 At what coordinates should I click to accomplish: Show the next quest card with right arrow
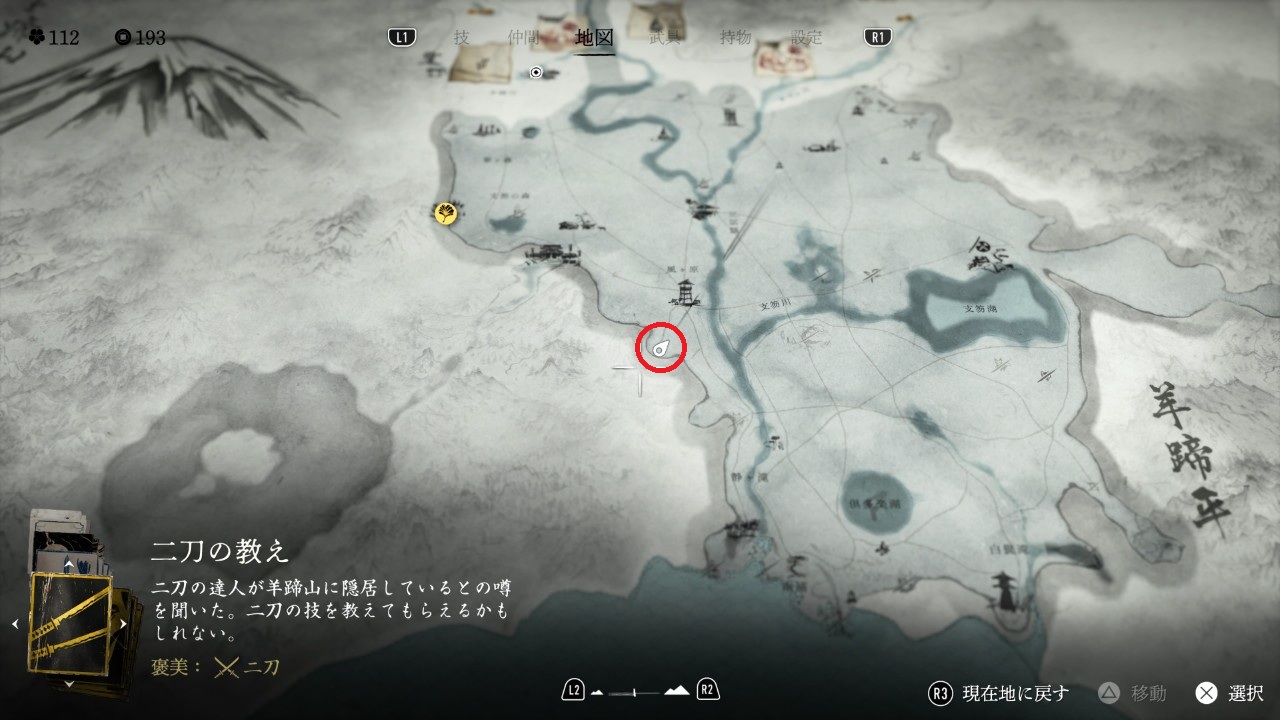(x=124, y=625)
